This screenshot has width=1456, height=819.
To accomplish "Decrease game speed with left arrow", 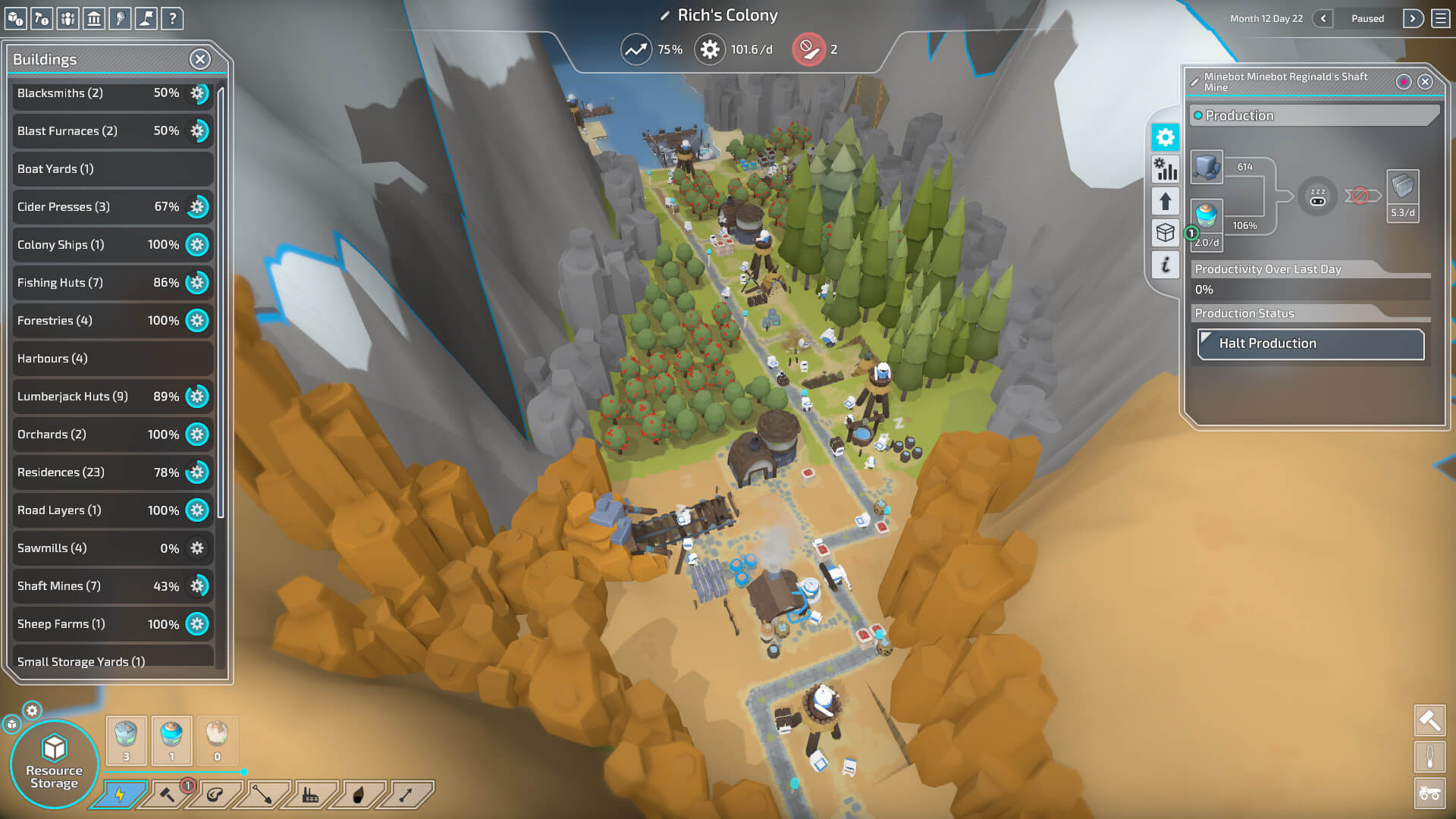I will 1323,18.
